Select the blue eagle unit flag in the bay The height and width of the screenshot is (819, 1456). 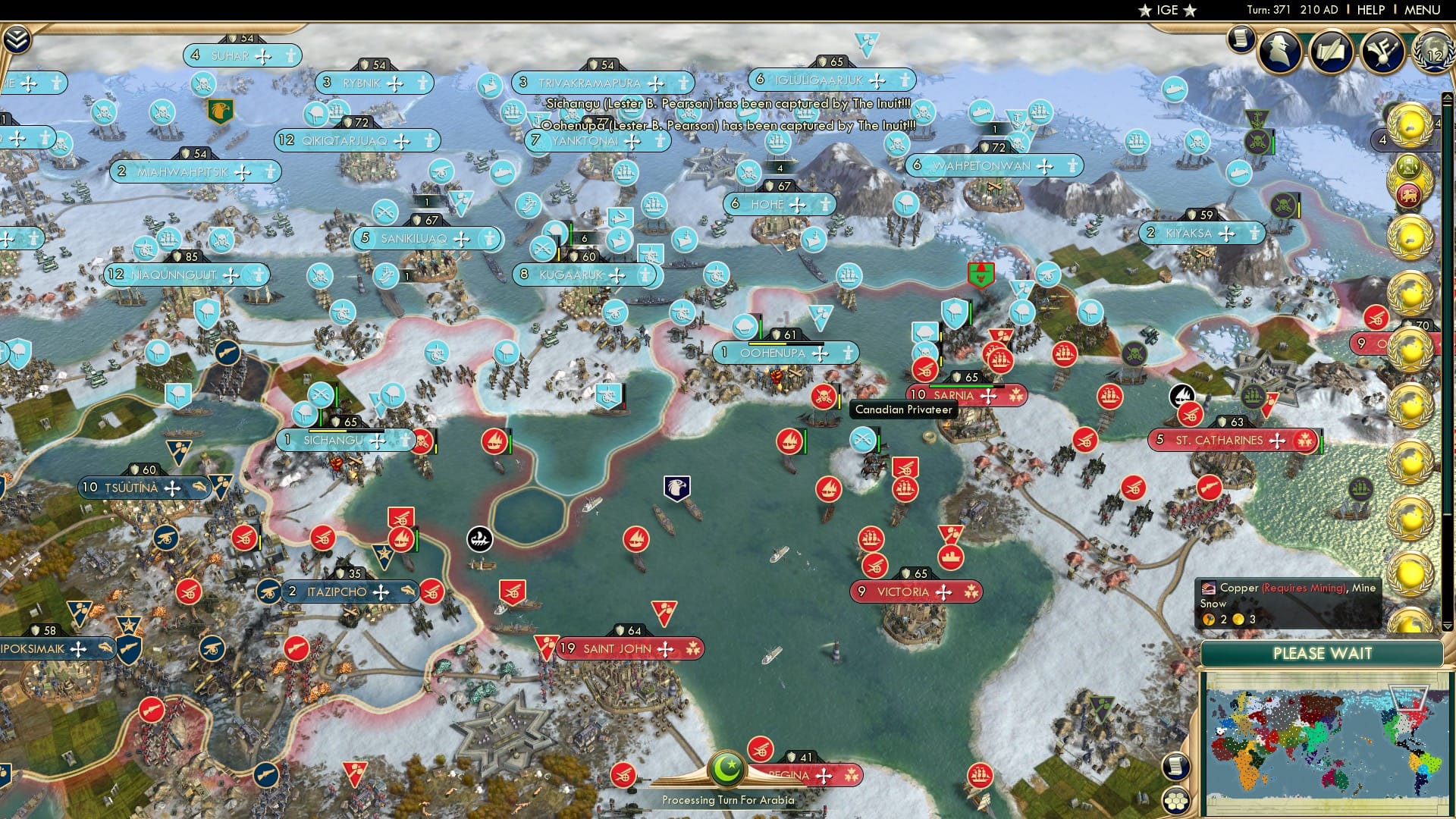pyautogui.click(x=679, y=488)
